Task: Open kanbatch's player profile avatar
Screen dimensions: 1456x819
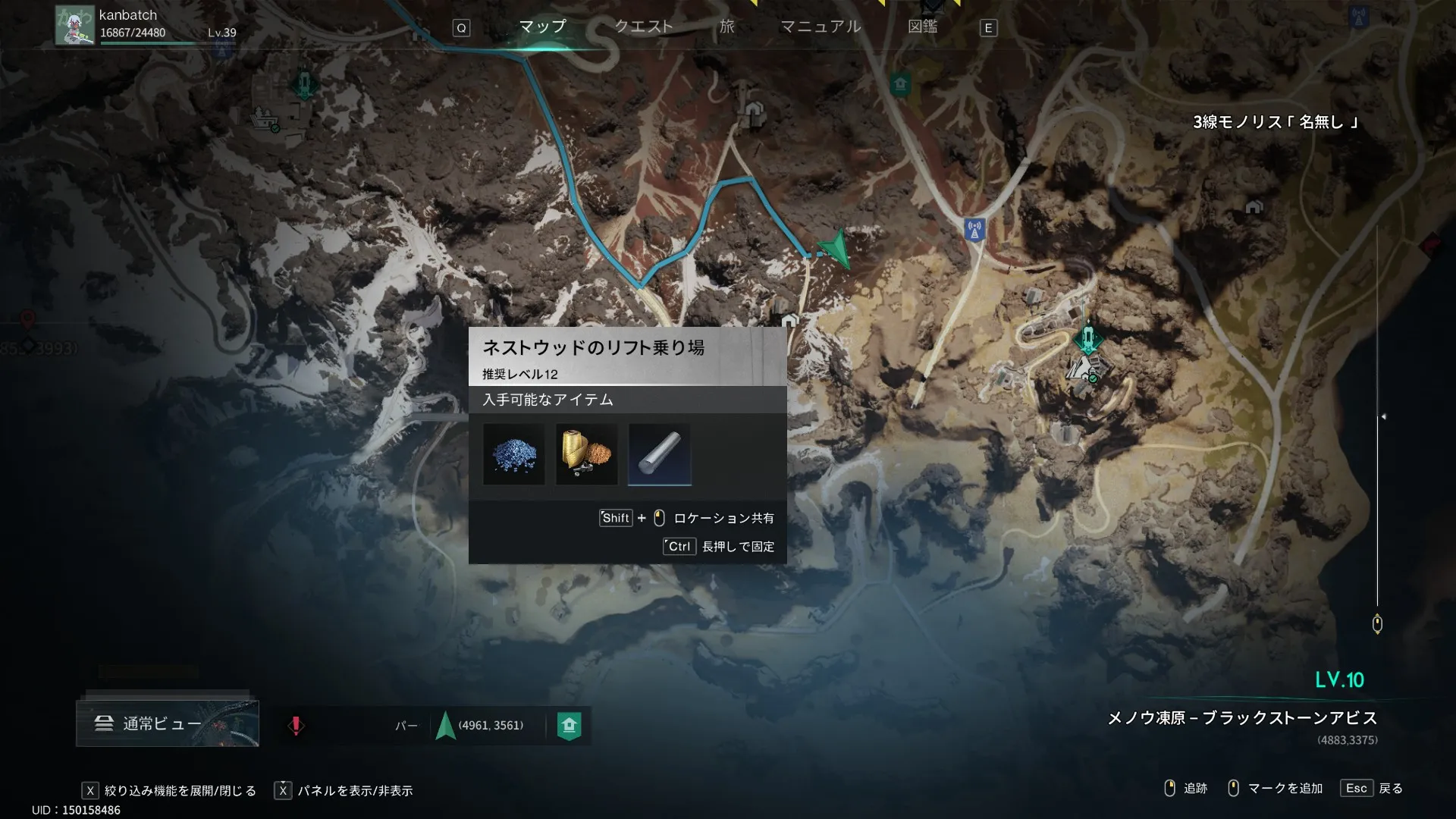Action: [74, 26]
